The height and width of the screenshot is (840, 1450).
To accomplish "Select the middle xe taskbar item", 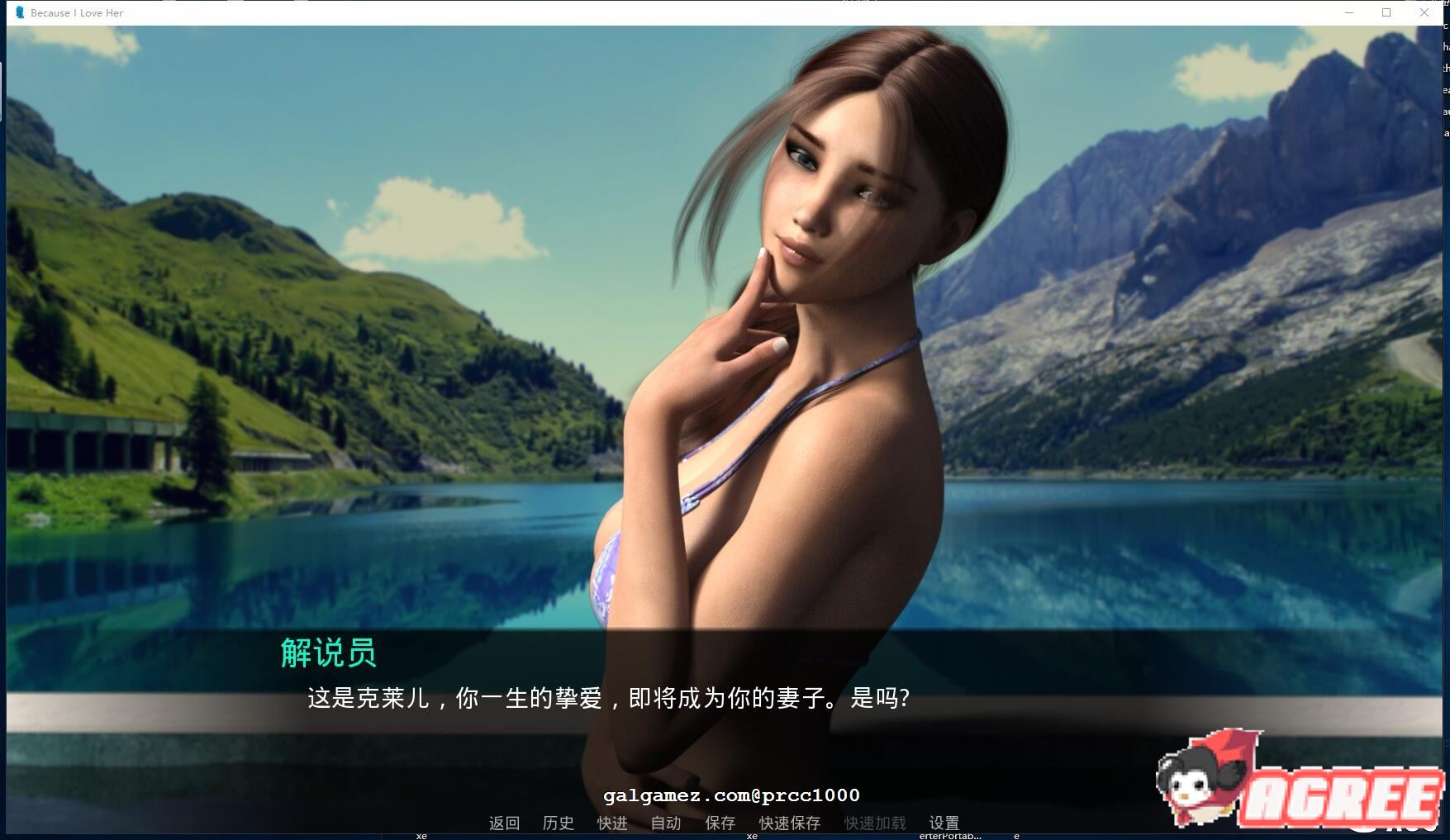I will [750, 835].
